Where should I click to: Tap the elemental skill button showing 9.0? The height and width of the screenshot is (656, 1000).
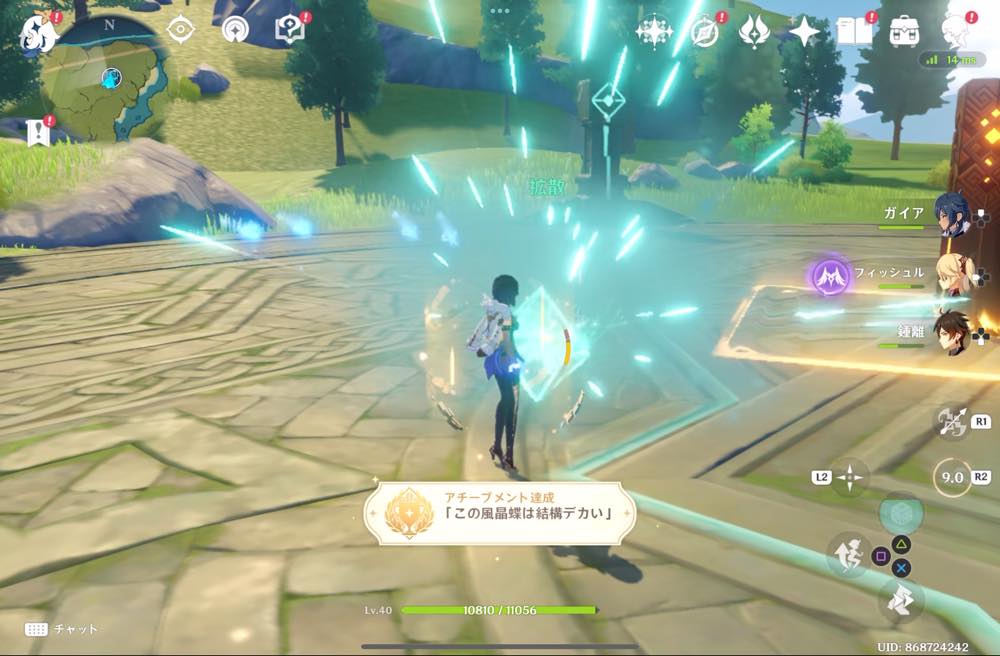pos(951,478)
